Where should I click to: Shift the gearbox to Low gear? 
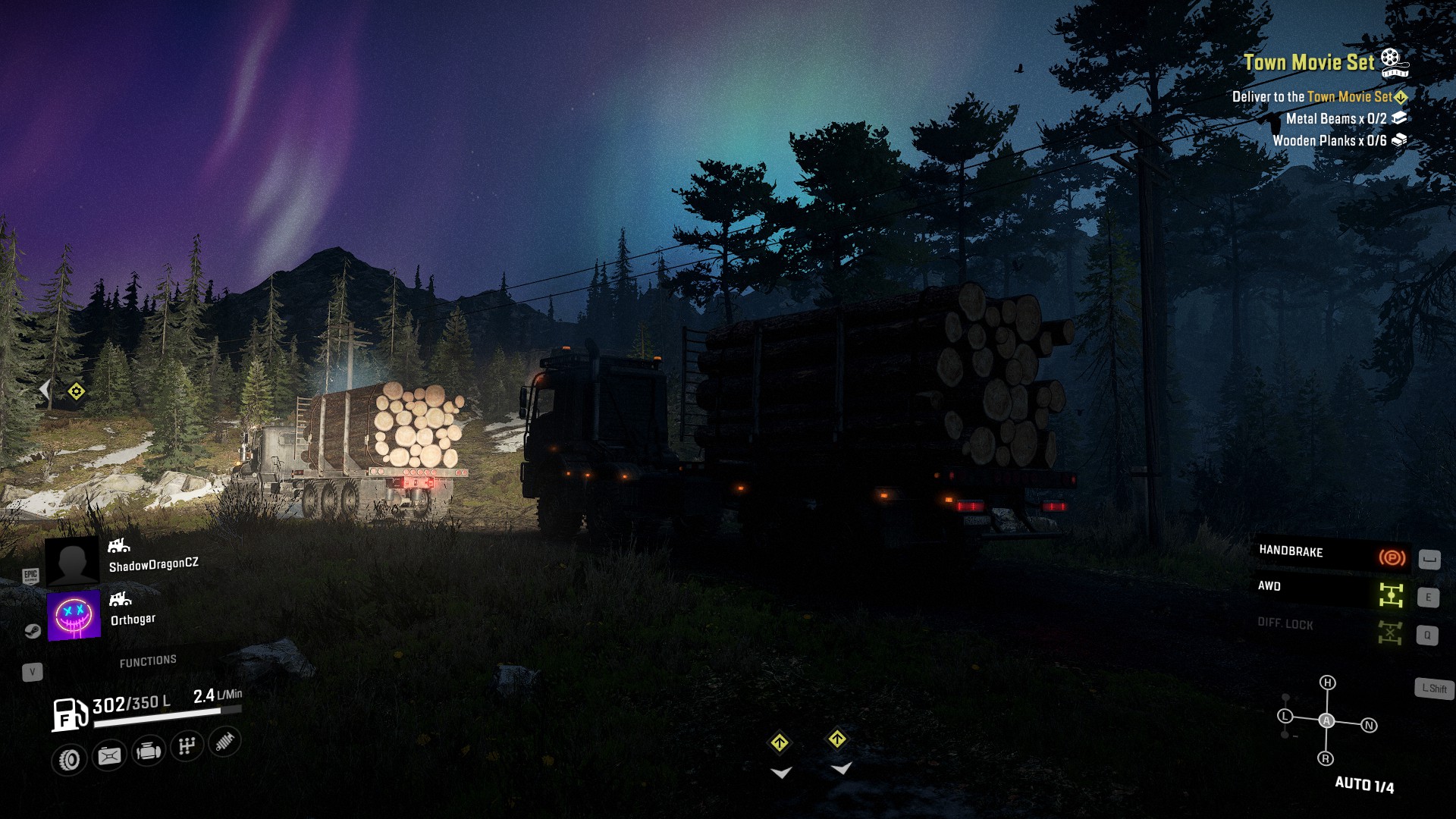coord(1285,716)
